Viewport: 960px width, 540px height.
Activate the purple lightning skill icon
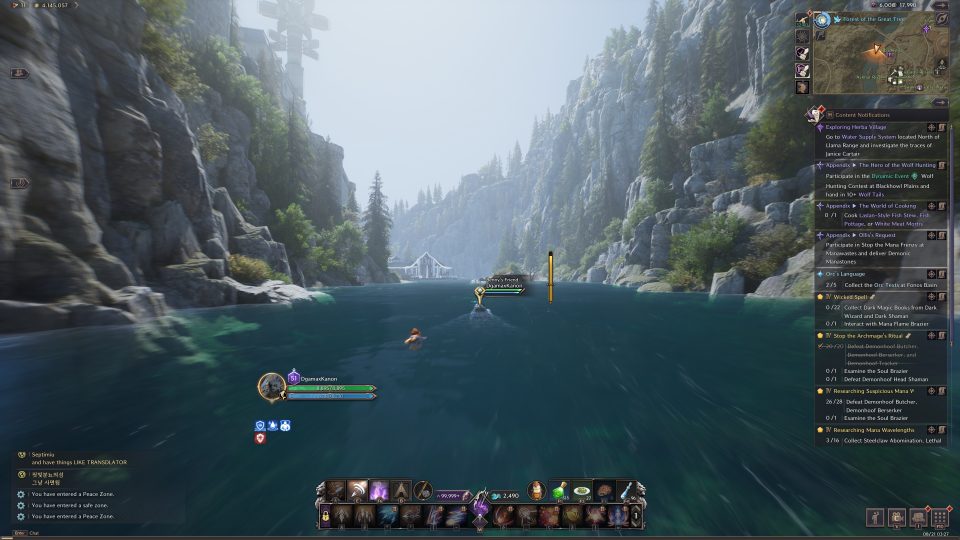(380, 491)
